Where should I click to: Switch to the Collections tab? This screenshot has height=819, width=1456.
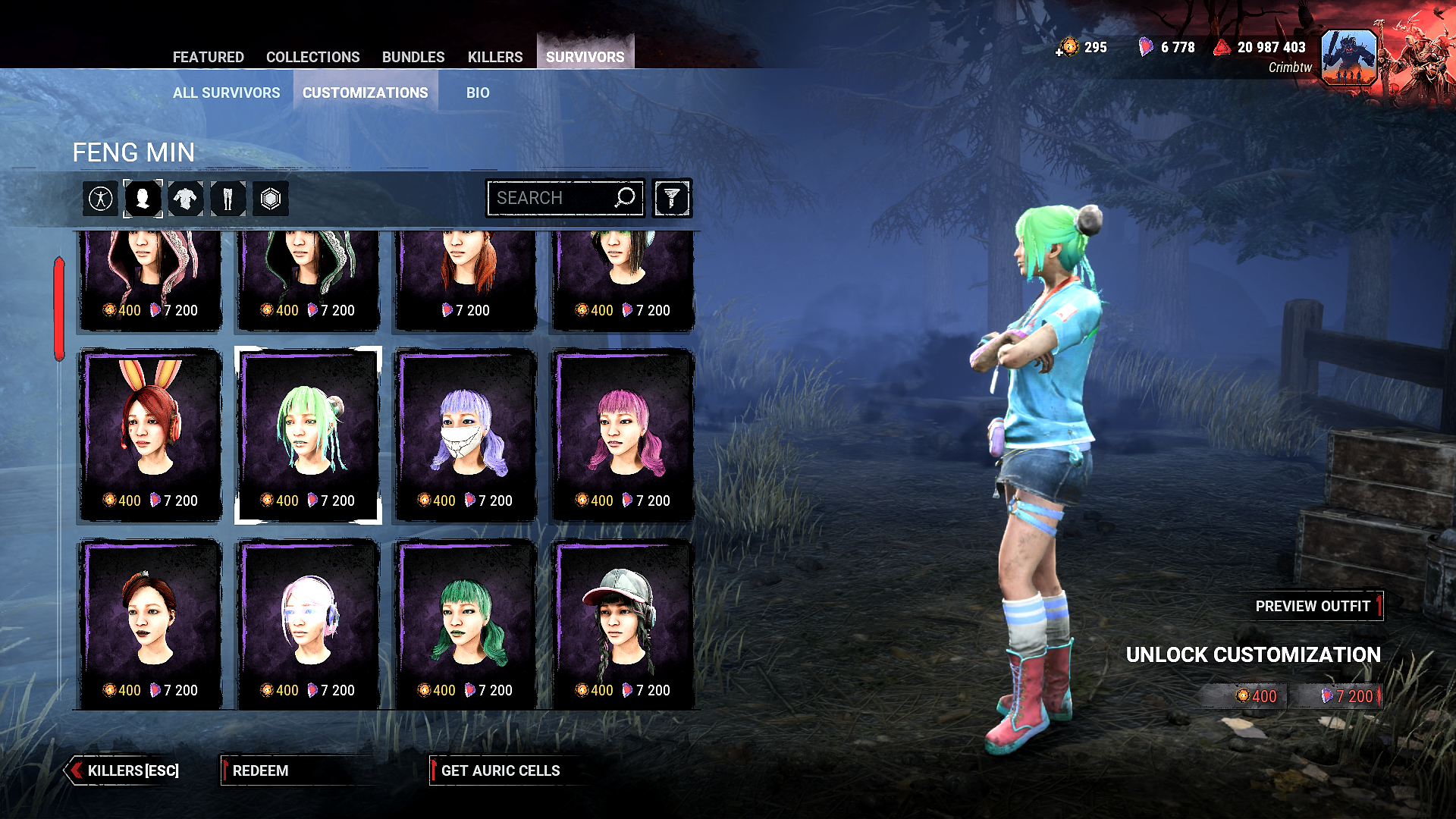(312, 57)
